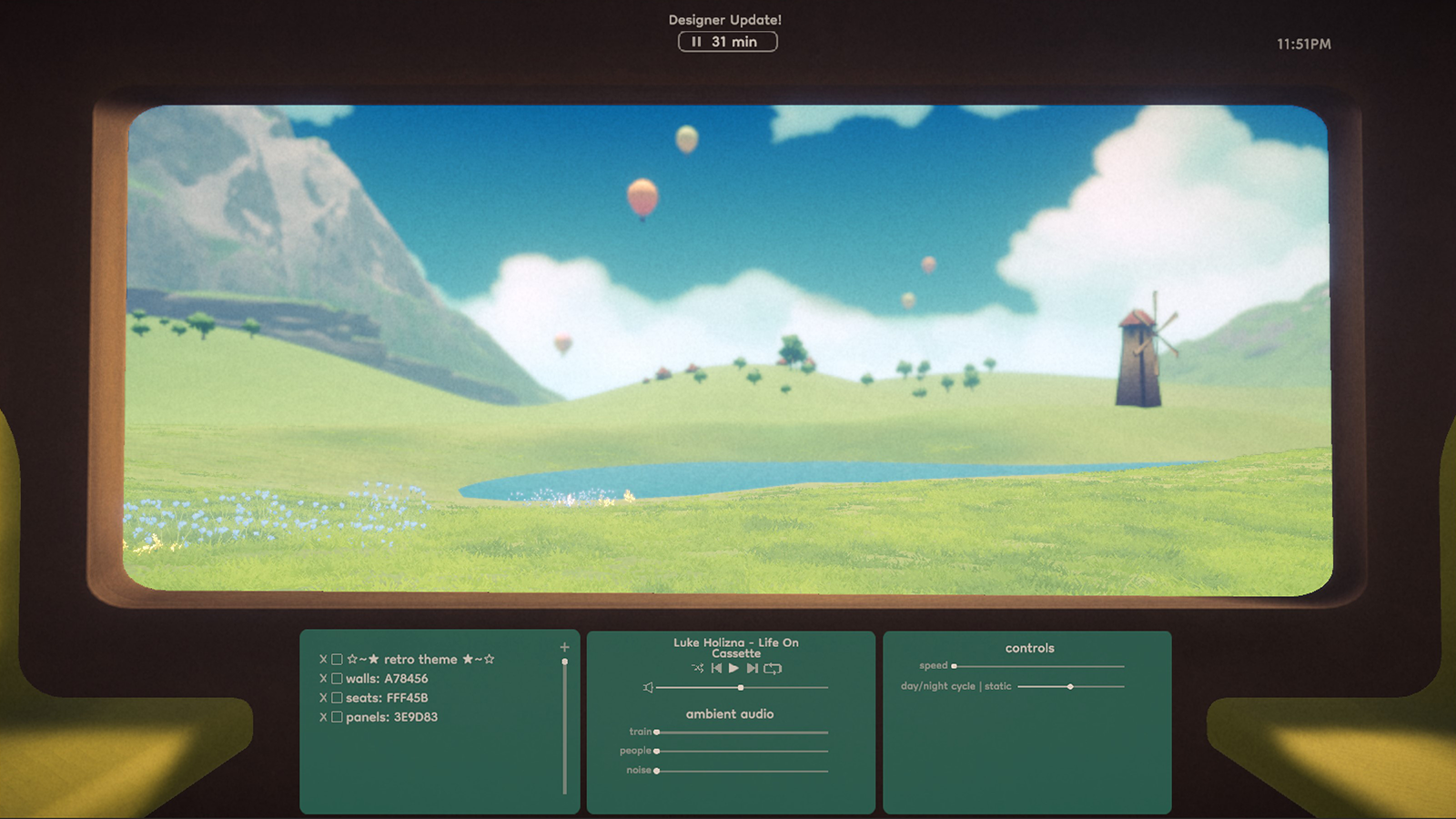Screen dimensions: 1456x819
Task: Go back to the previous track
Action: click(717, 668)
